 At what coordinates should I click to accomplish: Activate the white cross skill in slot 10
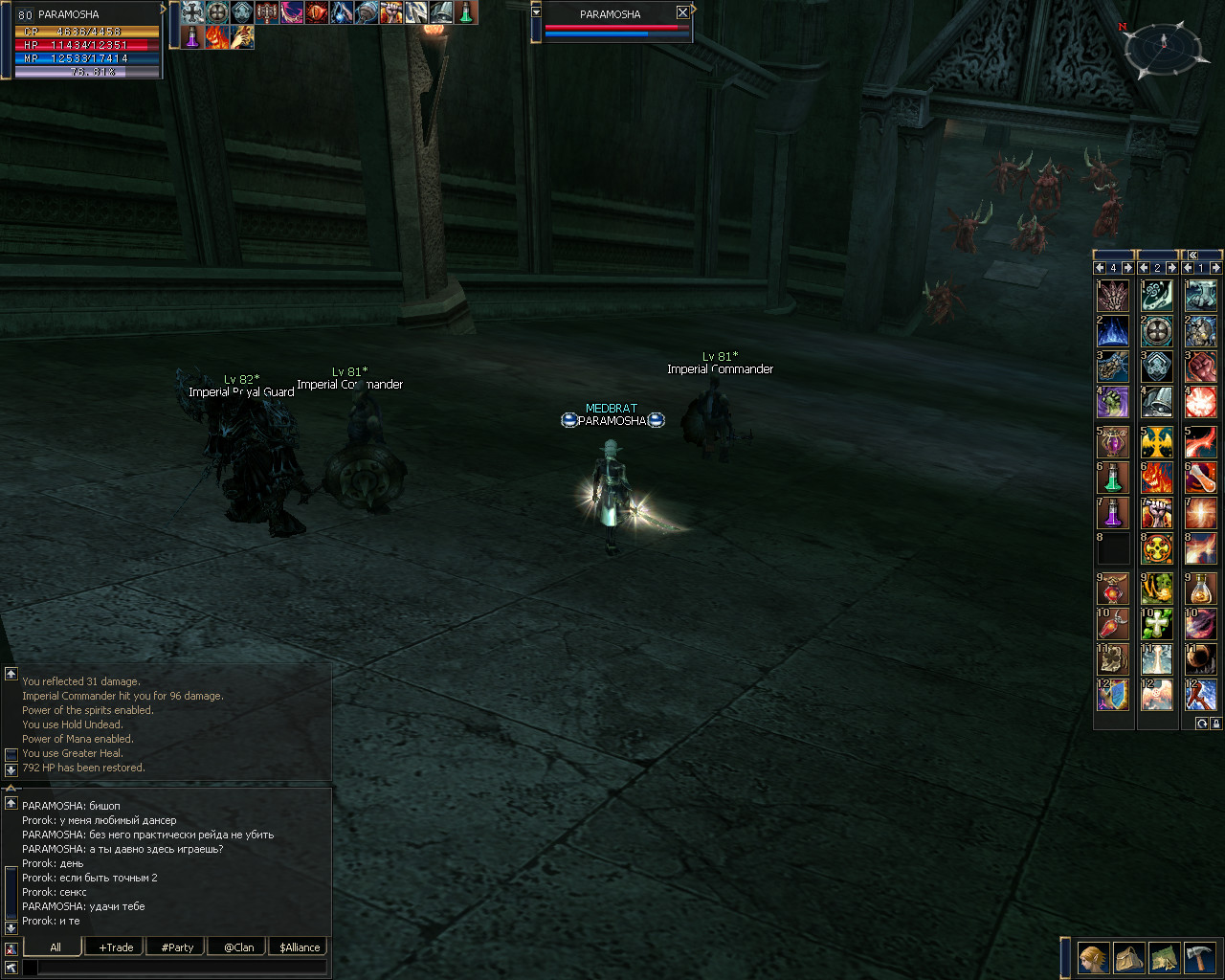click(1157, 623)
